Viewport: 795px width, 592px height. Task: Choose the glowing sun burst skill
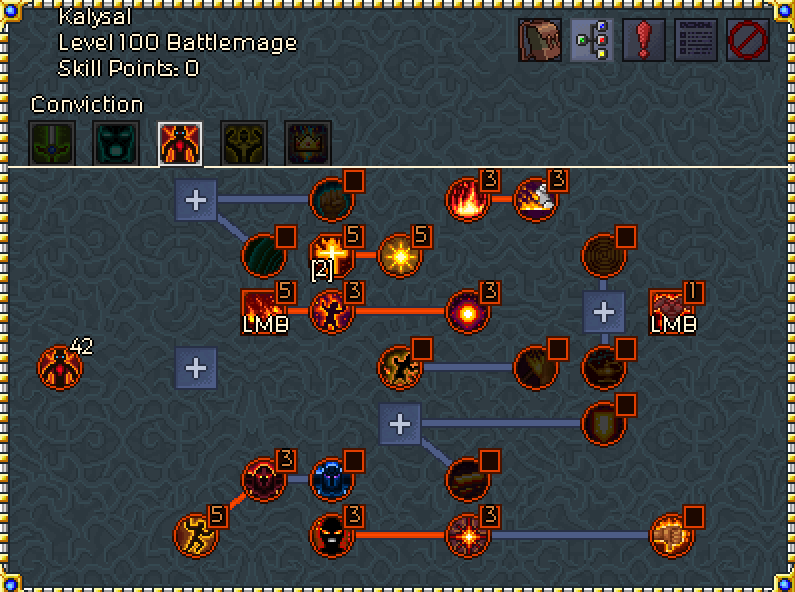pyautogui.click(x=398, y=255)
